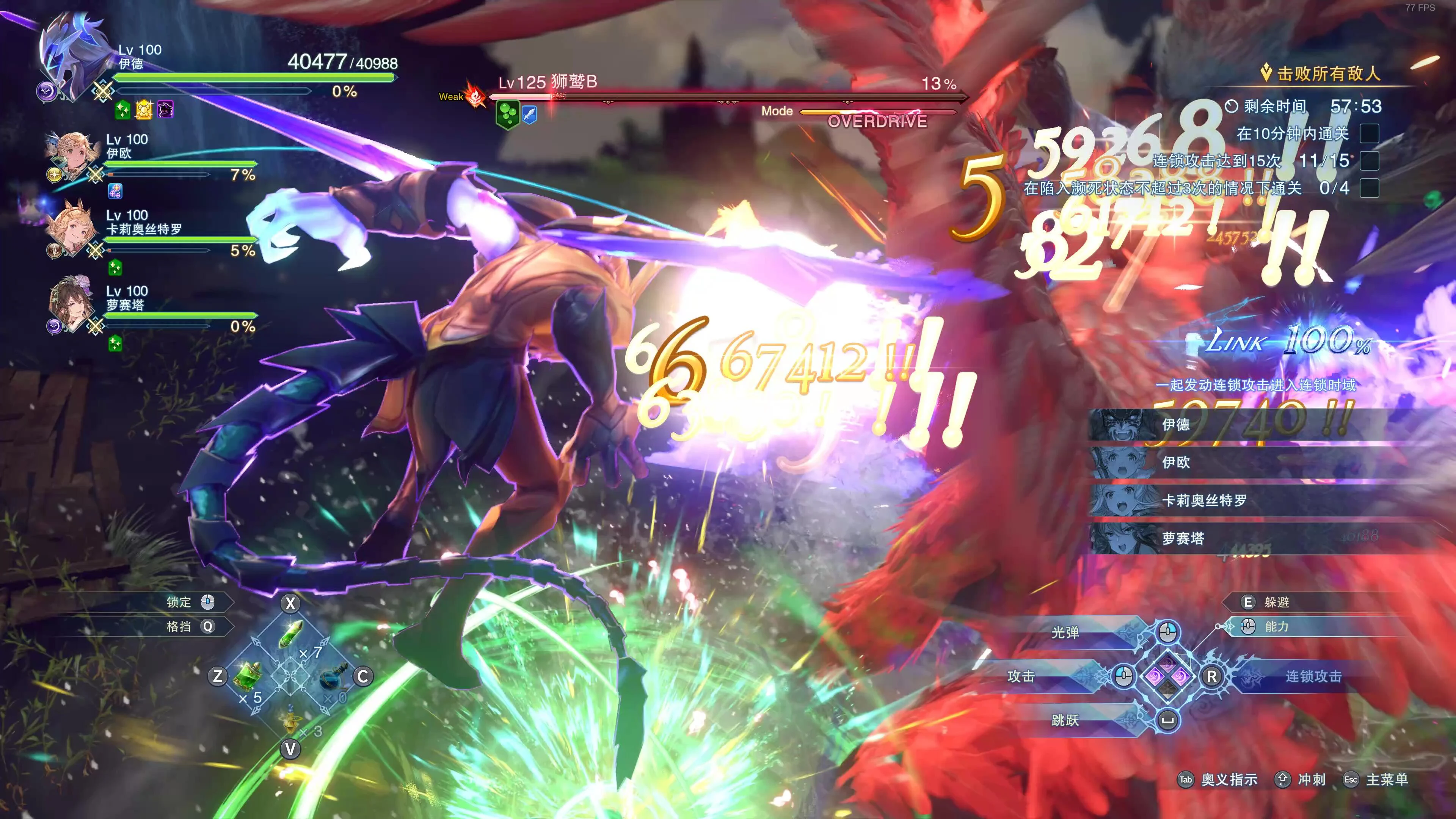Viewport: 1456px width, 819px height.
Task: Click the purple skill diamond cluster
Action: tap(1168, 676)
